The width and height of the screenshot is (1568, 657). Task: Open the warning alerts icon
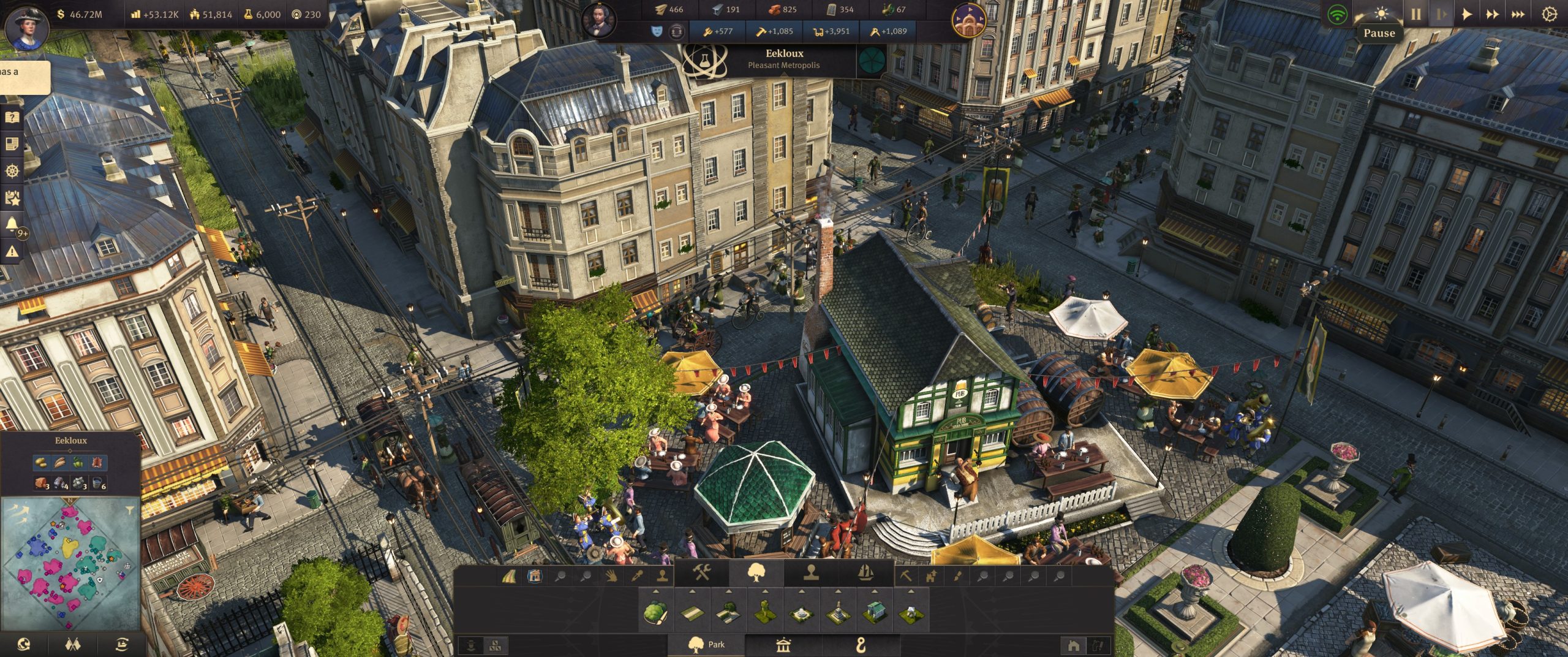coord(12,251)
